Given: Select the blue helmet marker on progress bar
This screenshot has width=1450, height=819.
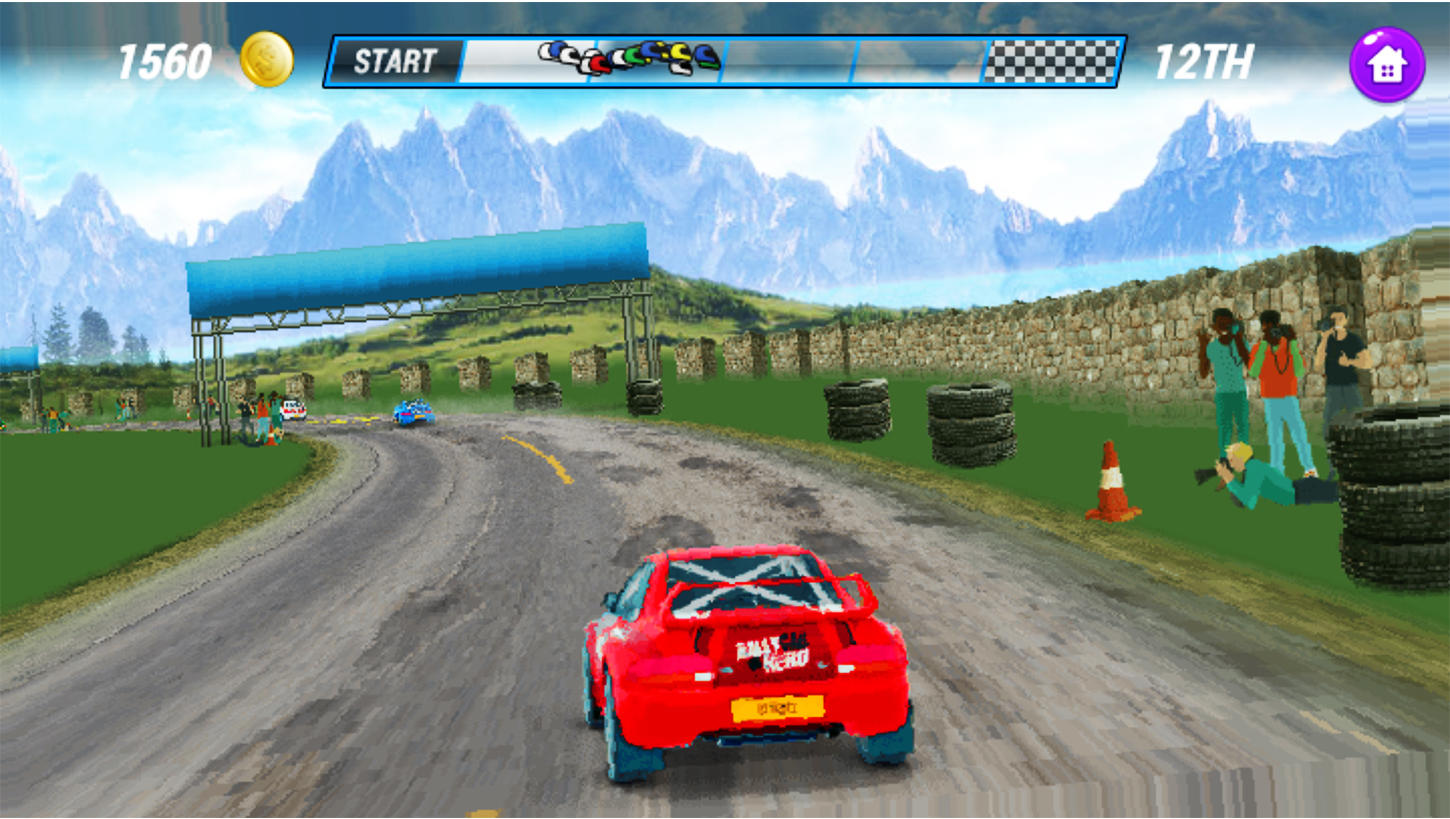Looking at the screenshot, I should [649, 52].
